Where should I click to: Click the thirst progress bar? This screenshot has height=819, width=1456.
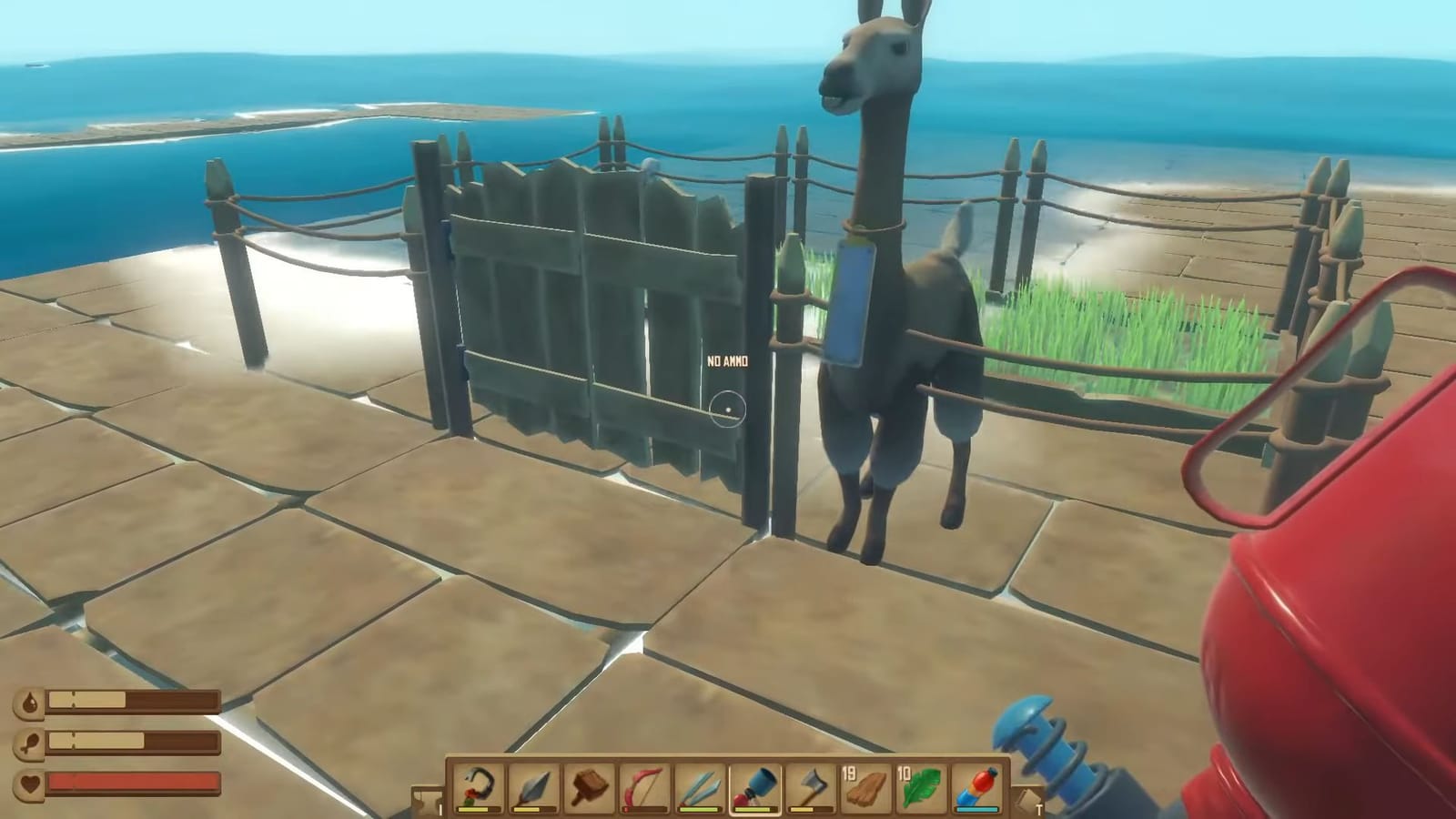click(x=132, y=699)
